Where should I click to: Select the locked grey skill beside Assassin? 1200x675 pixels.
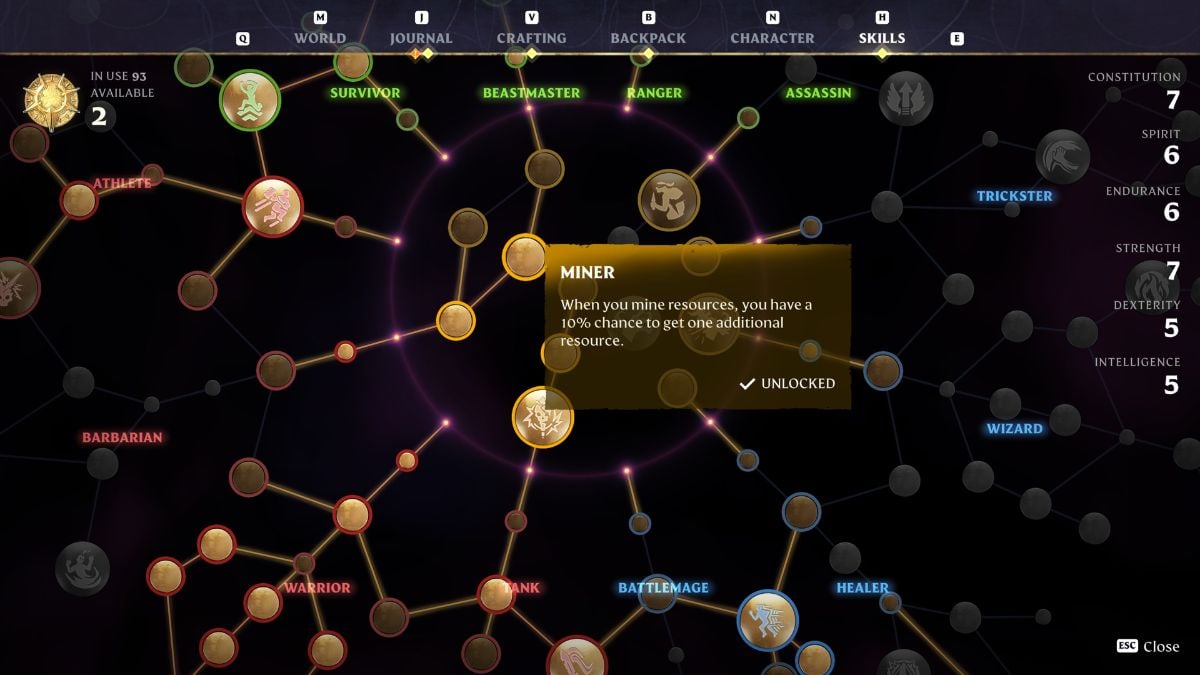click(906, 99)
